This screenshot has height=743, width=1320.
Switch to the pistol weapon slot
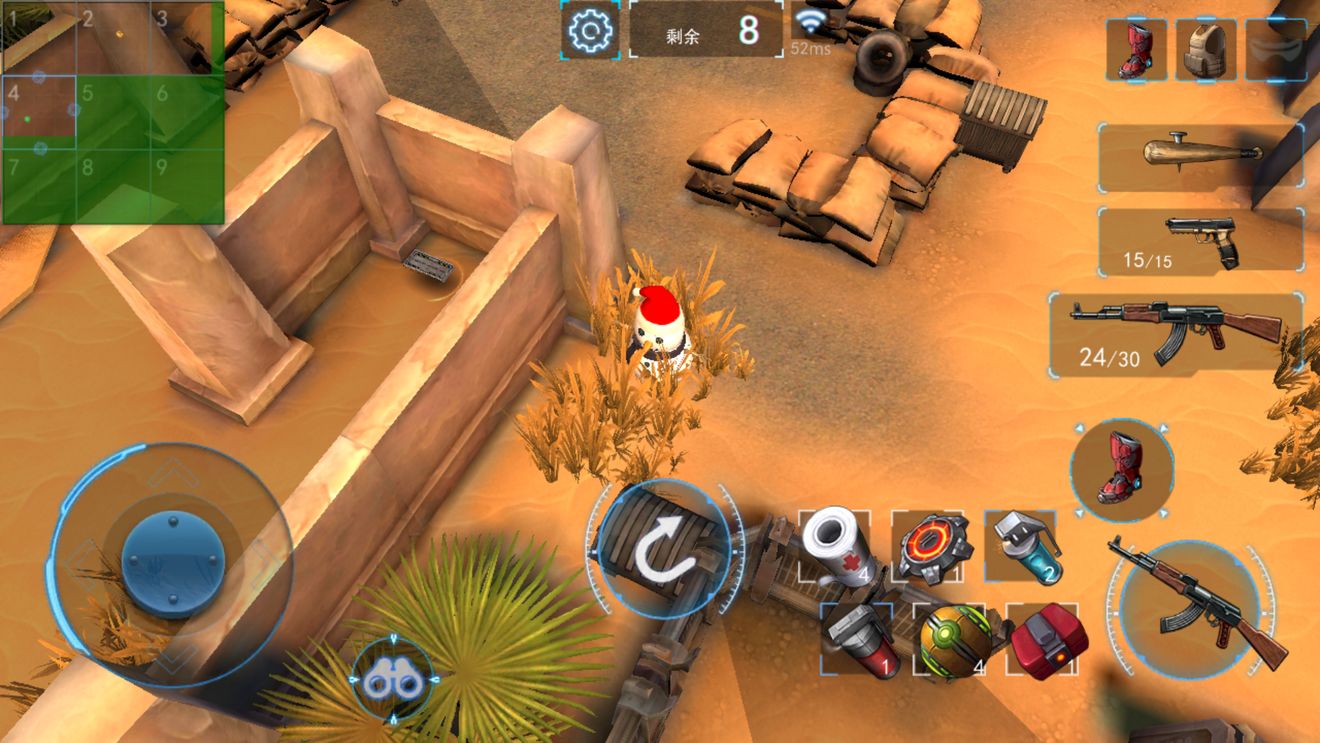pos(1200,241)
